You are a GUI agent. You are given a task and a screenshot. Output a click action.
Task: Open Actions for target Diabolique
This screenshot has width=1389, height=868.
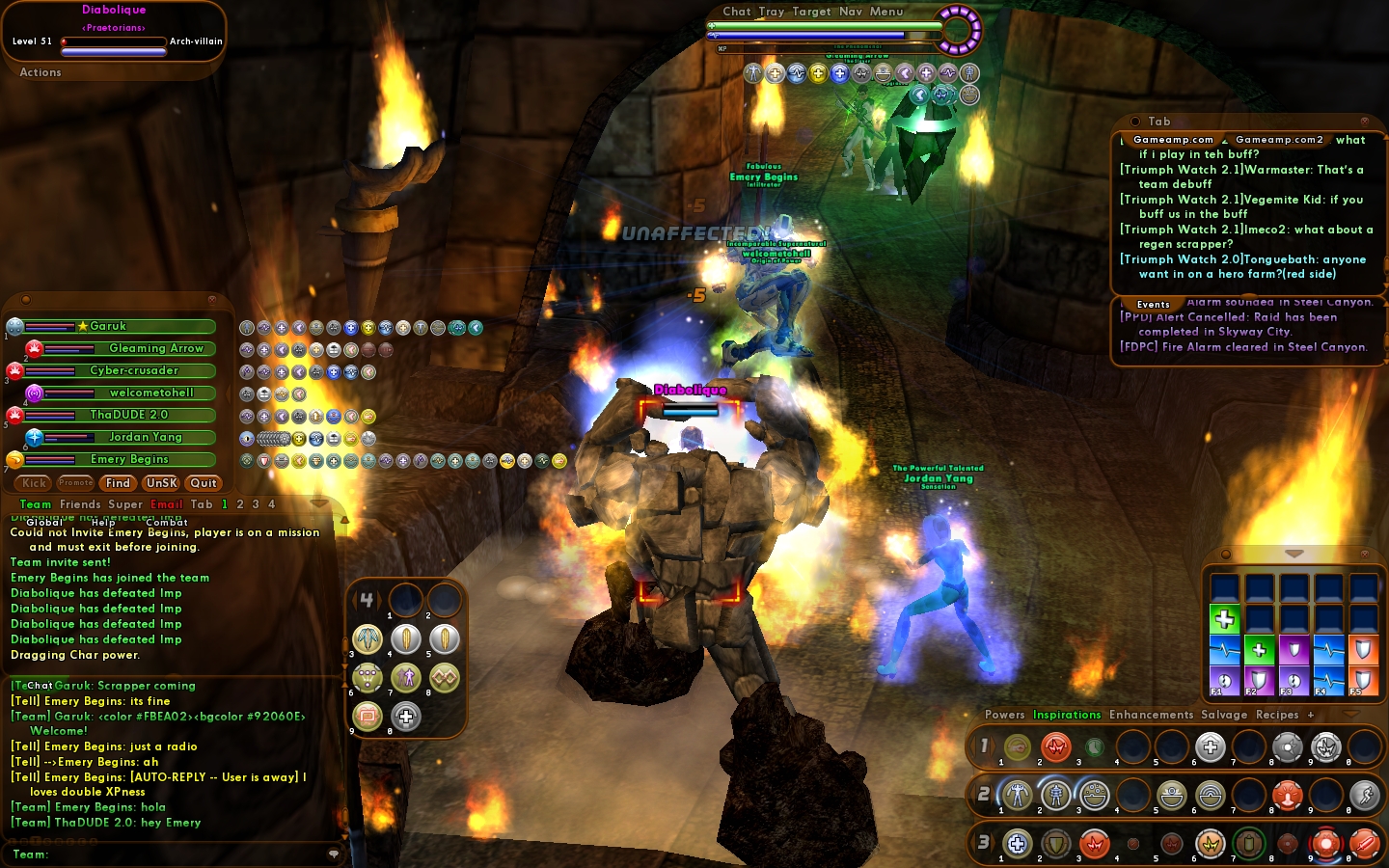41,72
